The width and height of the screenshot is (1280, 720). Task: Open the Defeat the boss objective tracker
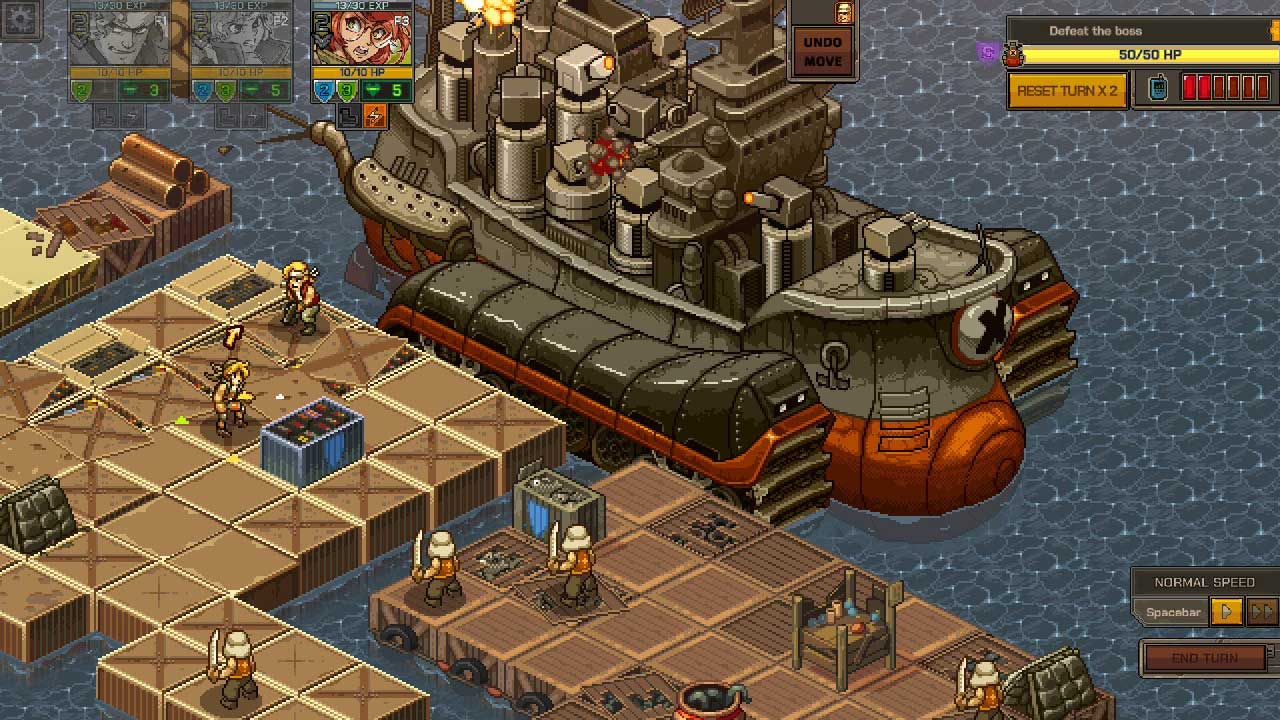coord(1095,31)
